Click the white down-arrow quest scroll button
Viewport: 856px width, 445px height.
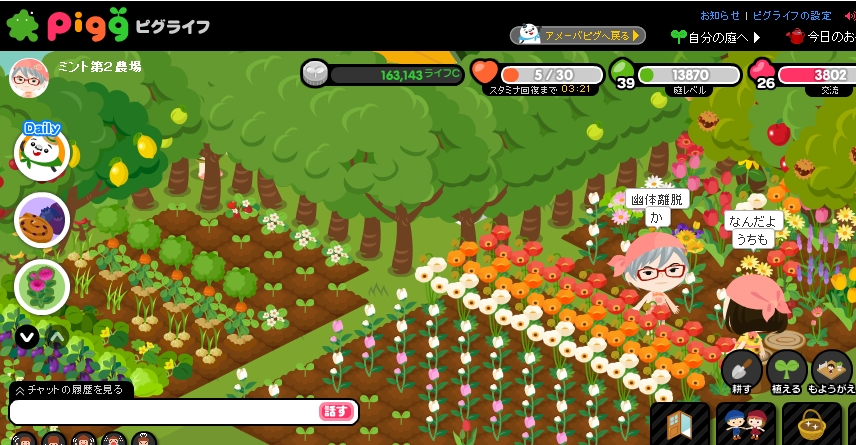28,337
